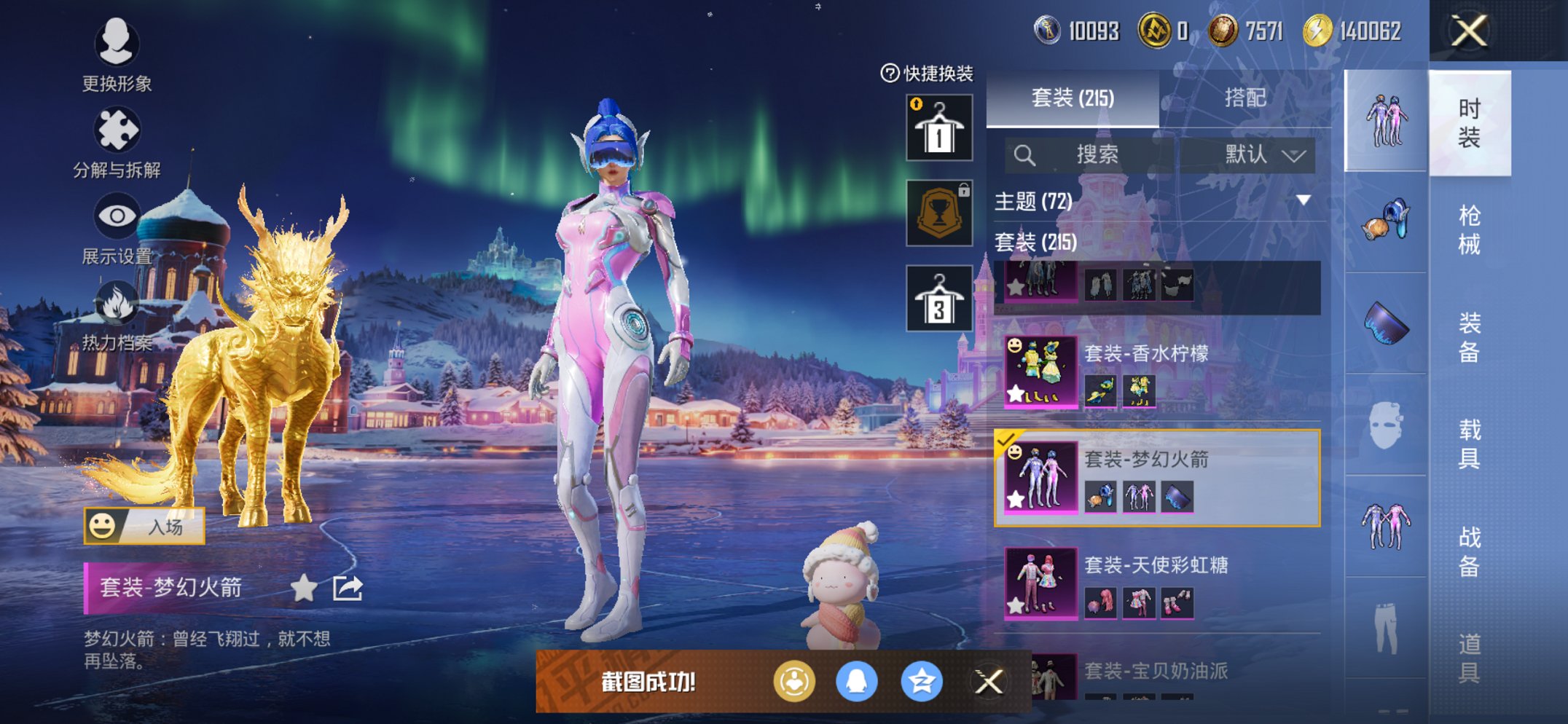Select the 套装 (215) tab
Viewport: 1568px width, 724px height.
click(x=1073, y=98)
